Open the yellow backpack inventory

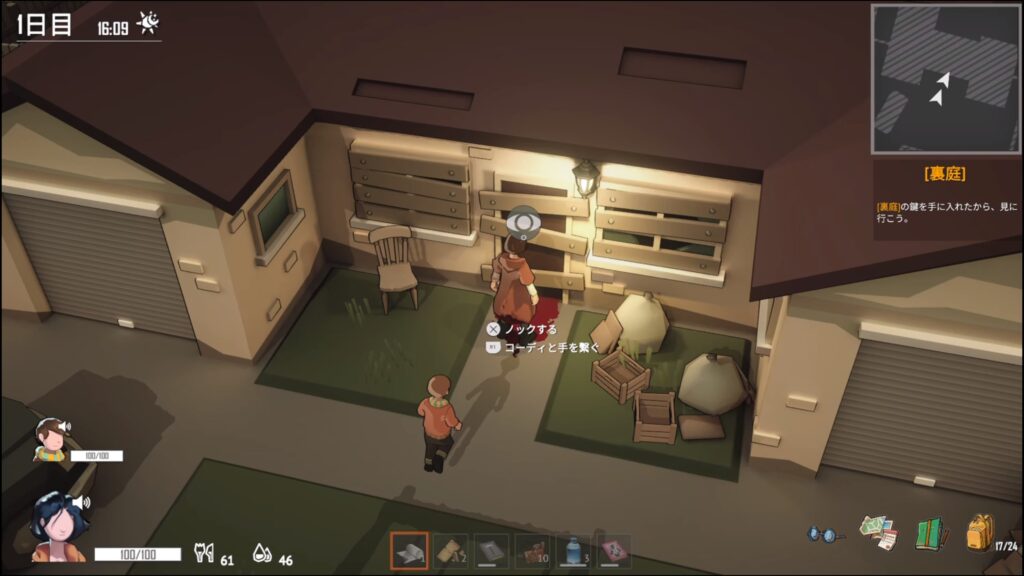tap(979, 531)
